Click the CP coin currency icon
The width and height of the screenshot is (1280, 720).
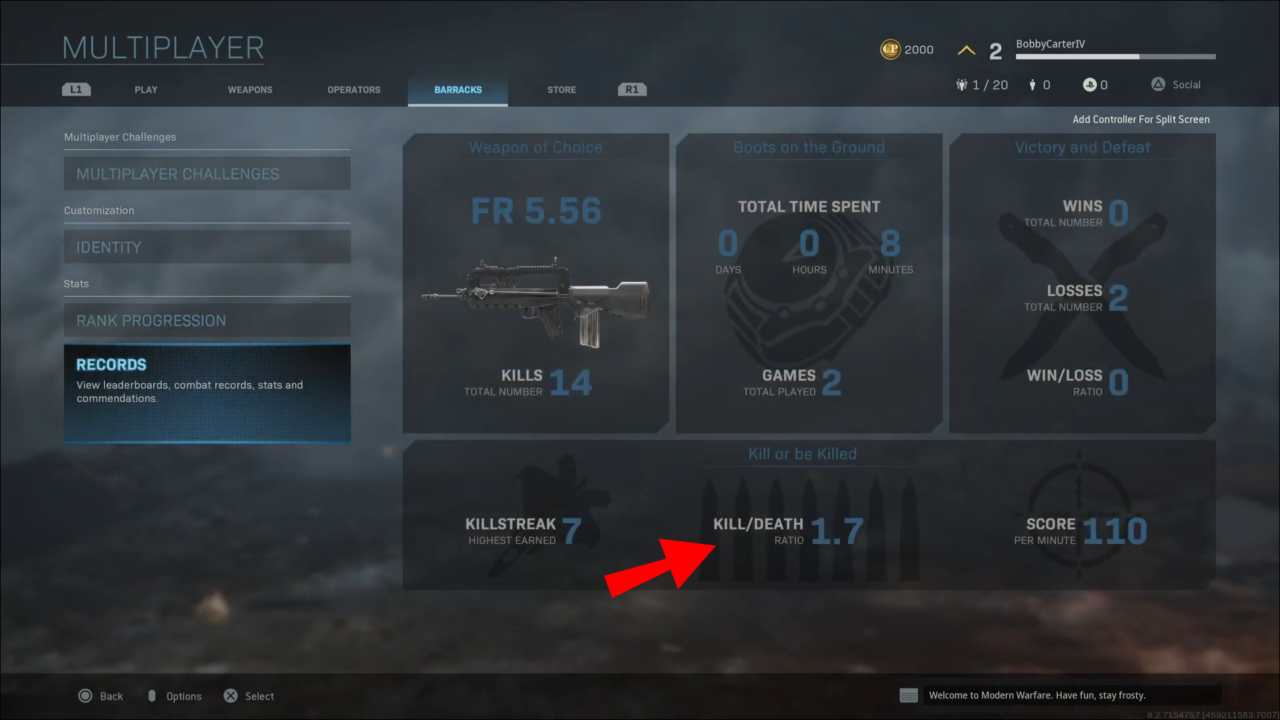(x=890, y=48)
